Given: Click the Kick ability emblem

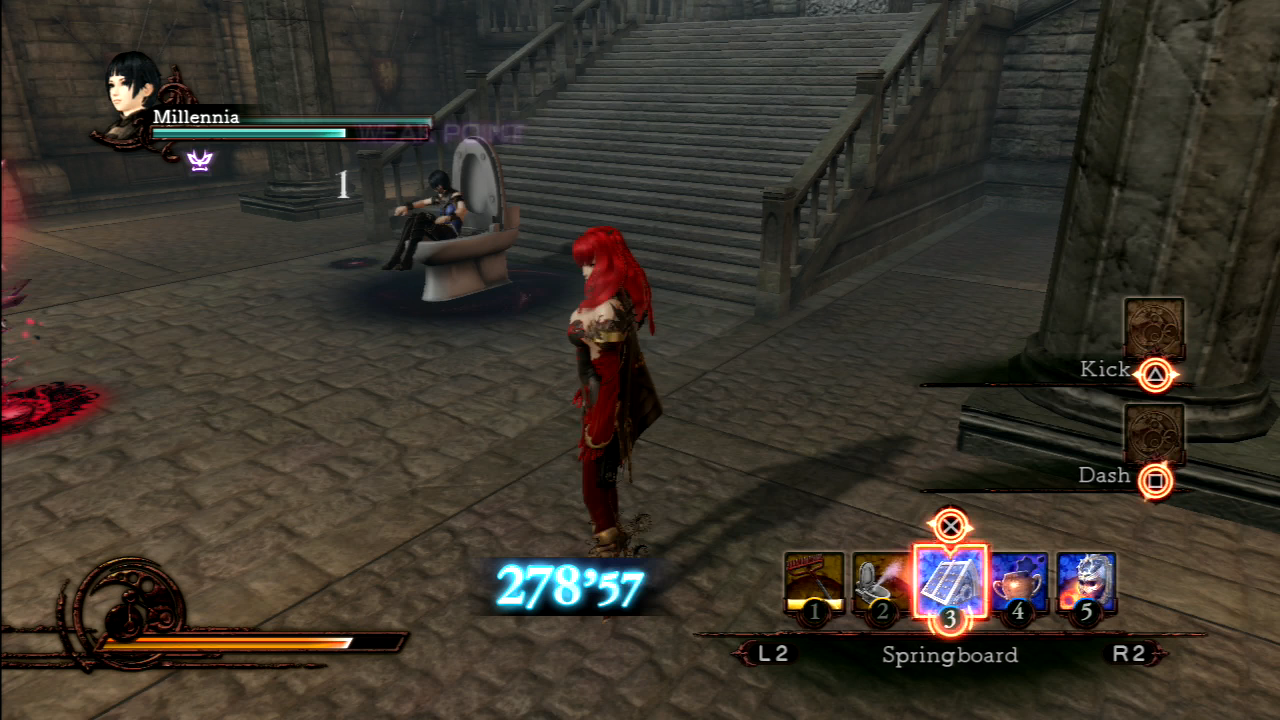Looking at the screenshot, I should tap(1154, 328).
